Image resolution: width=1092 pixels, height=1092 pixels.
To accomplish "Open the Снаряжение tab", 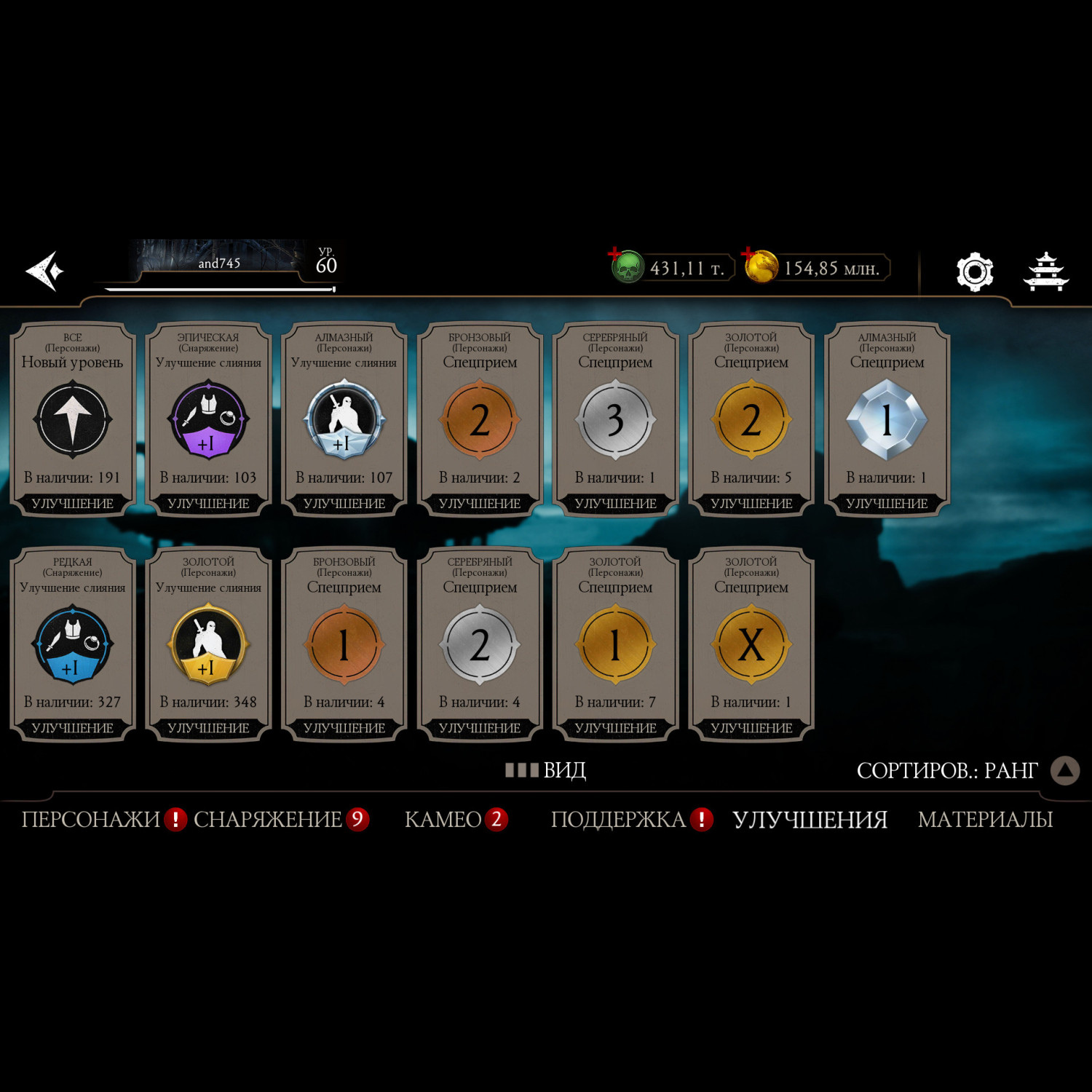I will pyautogui.click(x=268, y=820).
